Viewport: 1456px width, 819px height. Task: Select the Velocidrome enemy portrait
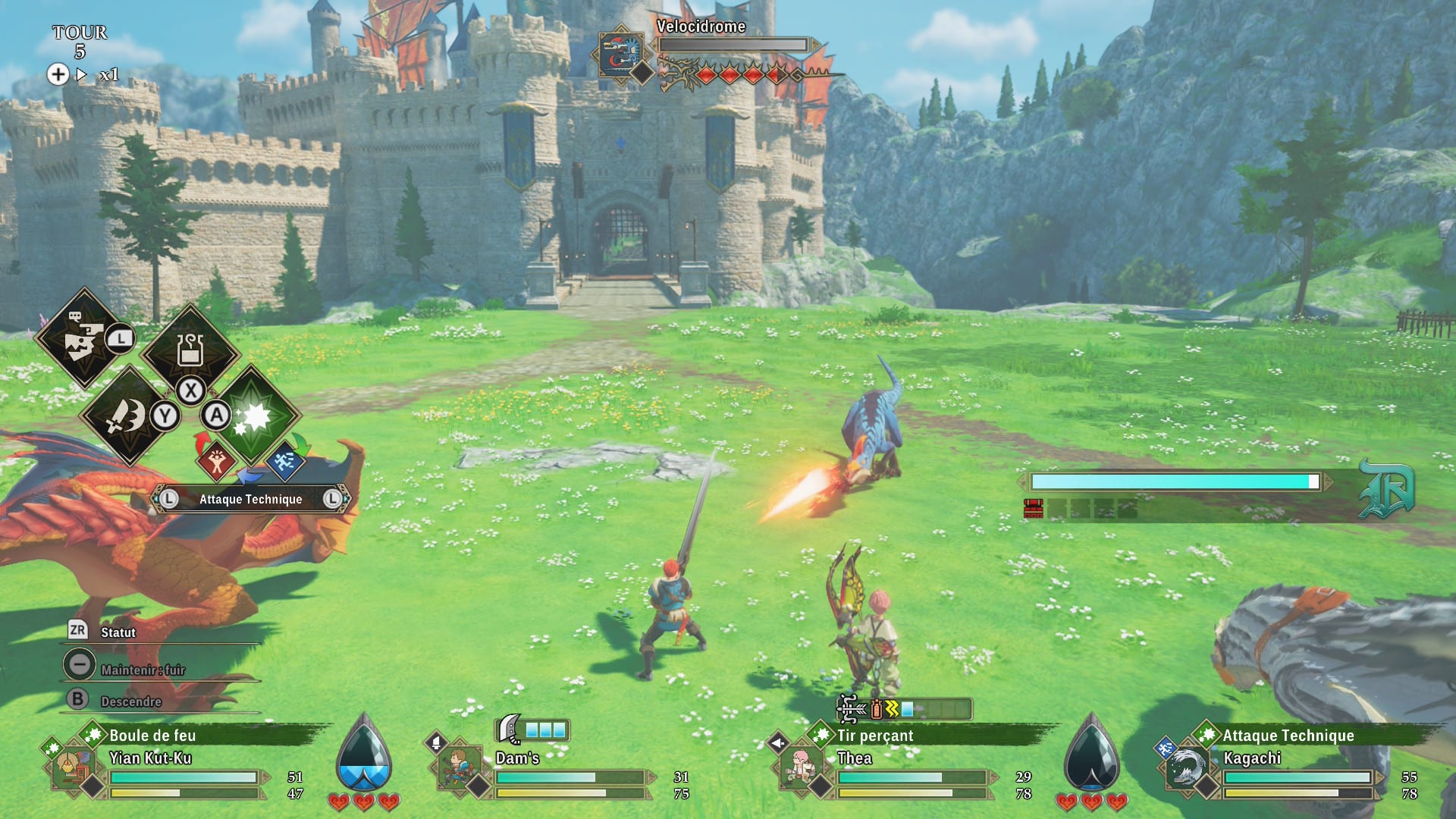click(621, 54)
